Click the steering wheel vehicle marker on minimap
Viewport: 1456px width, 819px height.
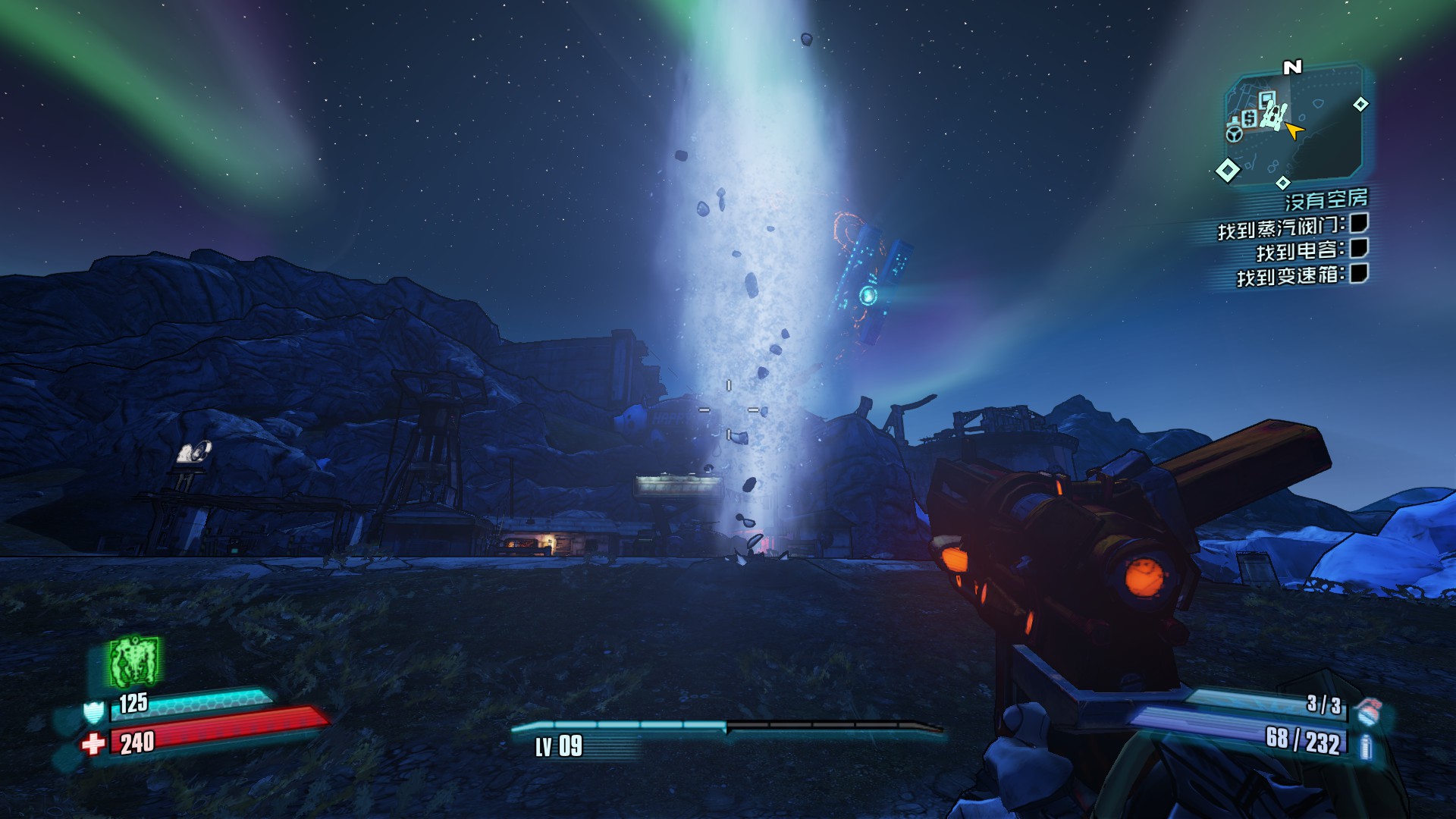[1234, 134]
